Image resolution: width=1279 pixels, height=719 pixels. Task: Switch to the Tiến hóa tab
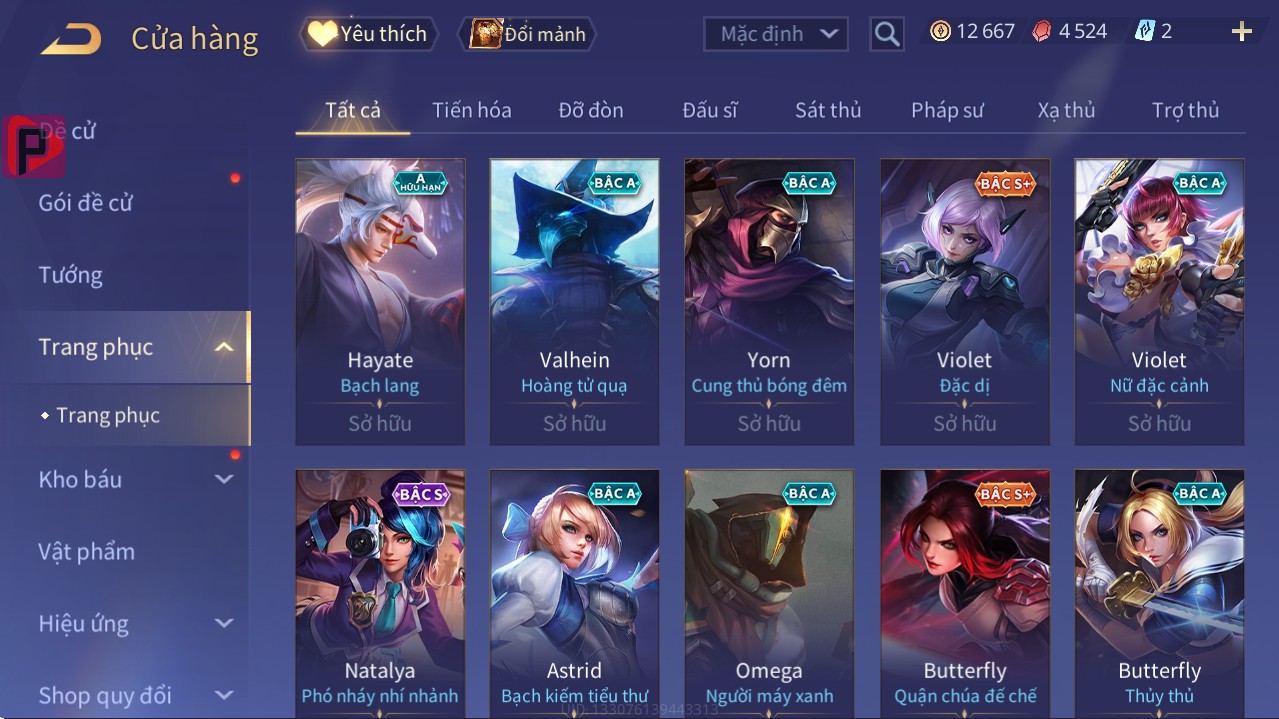click(x=471, y=110)
